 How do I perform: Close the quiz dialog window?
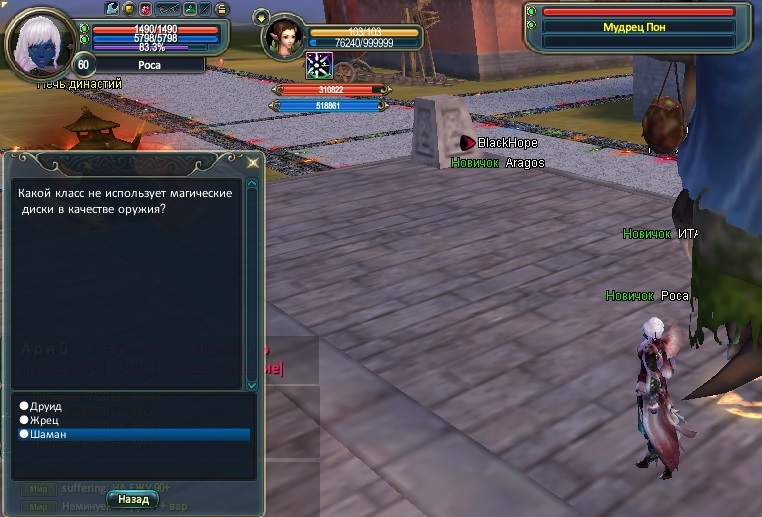pos(253,162)
